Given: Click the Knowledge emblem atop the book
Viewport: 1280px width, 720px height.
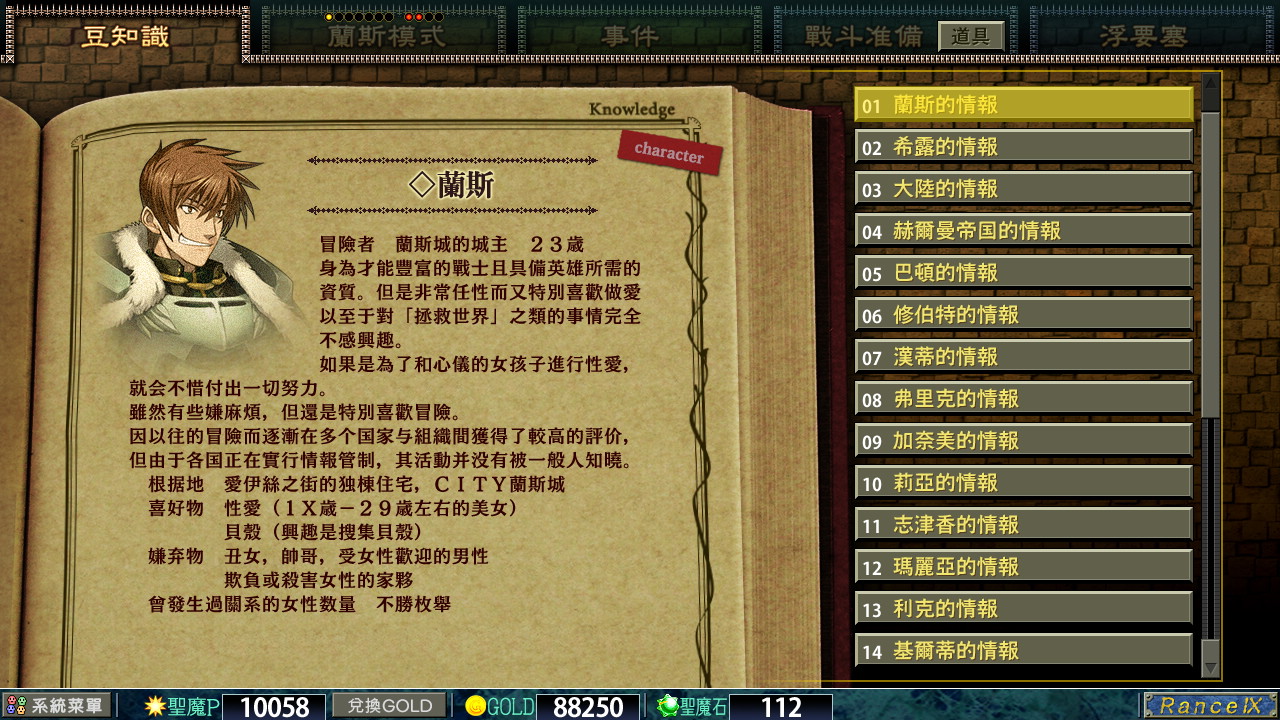Looking at the screenshot, I should point(634,110).
